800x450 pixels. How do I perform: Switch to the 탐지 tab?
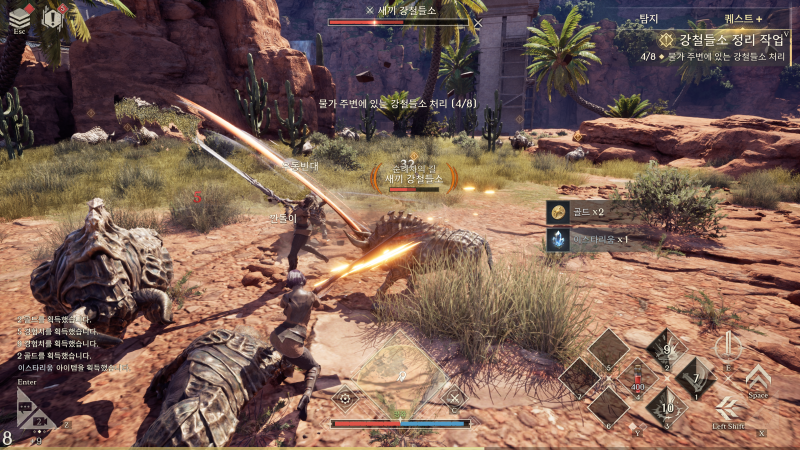coord(648,19)
